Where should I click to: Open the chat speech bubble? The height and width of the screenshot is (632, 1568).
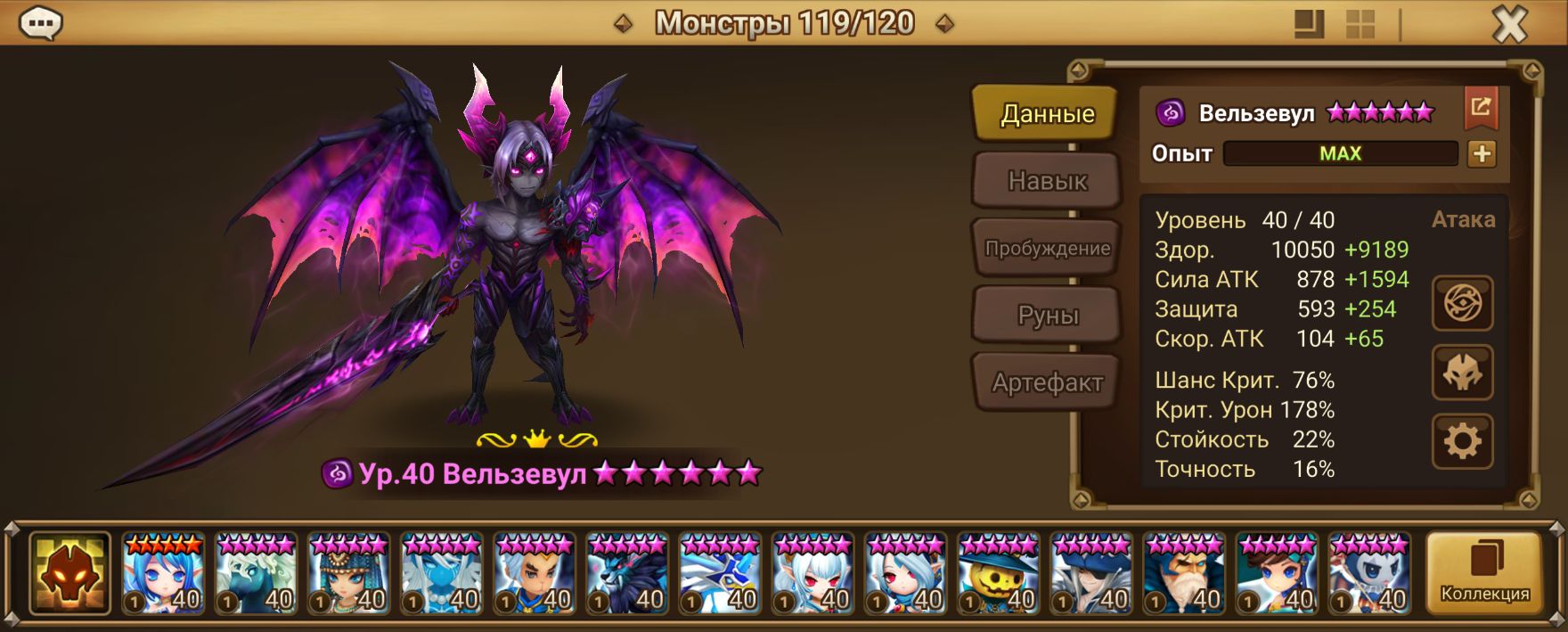40,24
